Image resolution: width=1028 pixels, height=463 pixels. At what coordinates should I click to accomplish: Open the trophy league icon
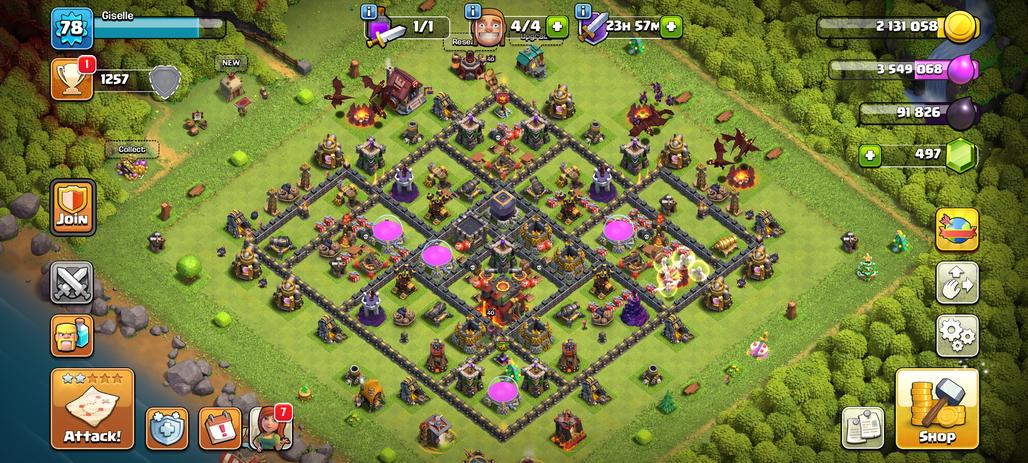pyautogui.click(x=71, y=79)
